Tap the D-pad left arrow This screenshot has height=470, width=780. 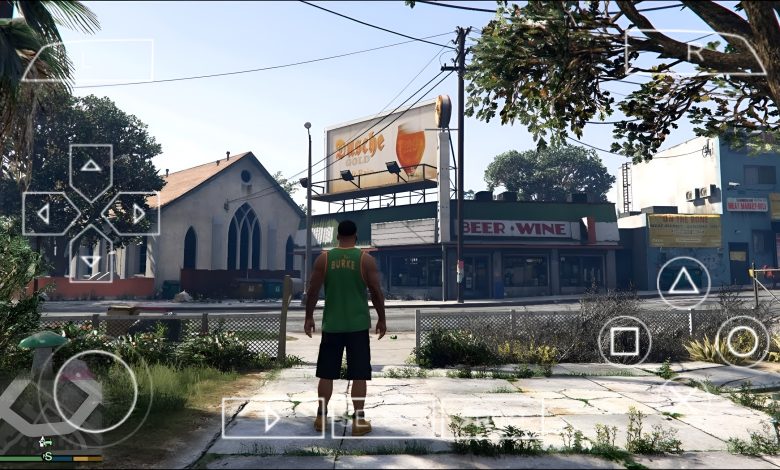click(x=43, y=213)
